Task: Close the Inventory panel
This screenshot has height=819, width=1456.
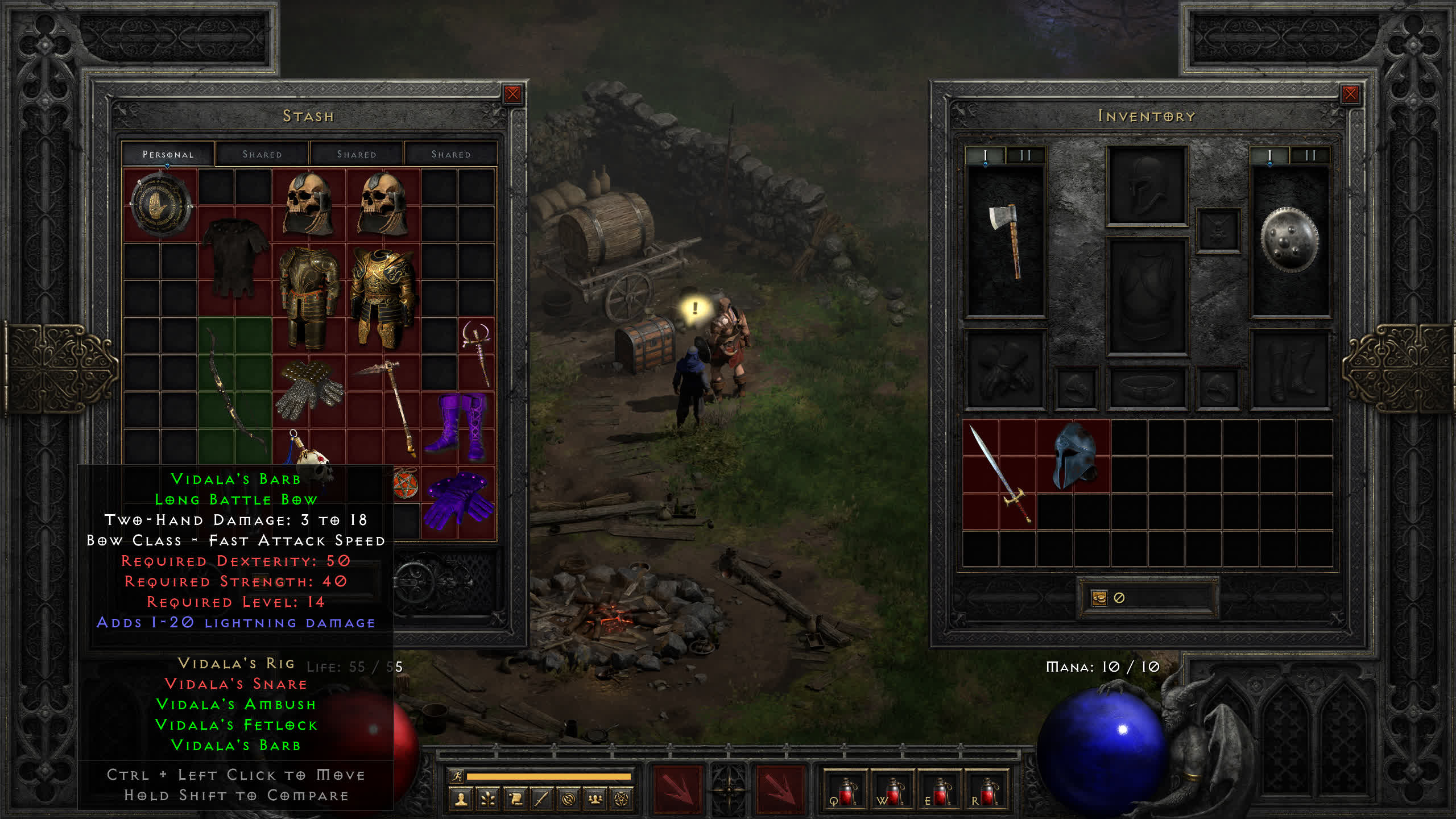Action: pos(1350,94)
